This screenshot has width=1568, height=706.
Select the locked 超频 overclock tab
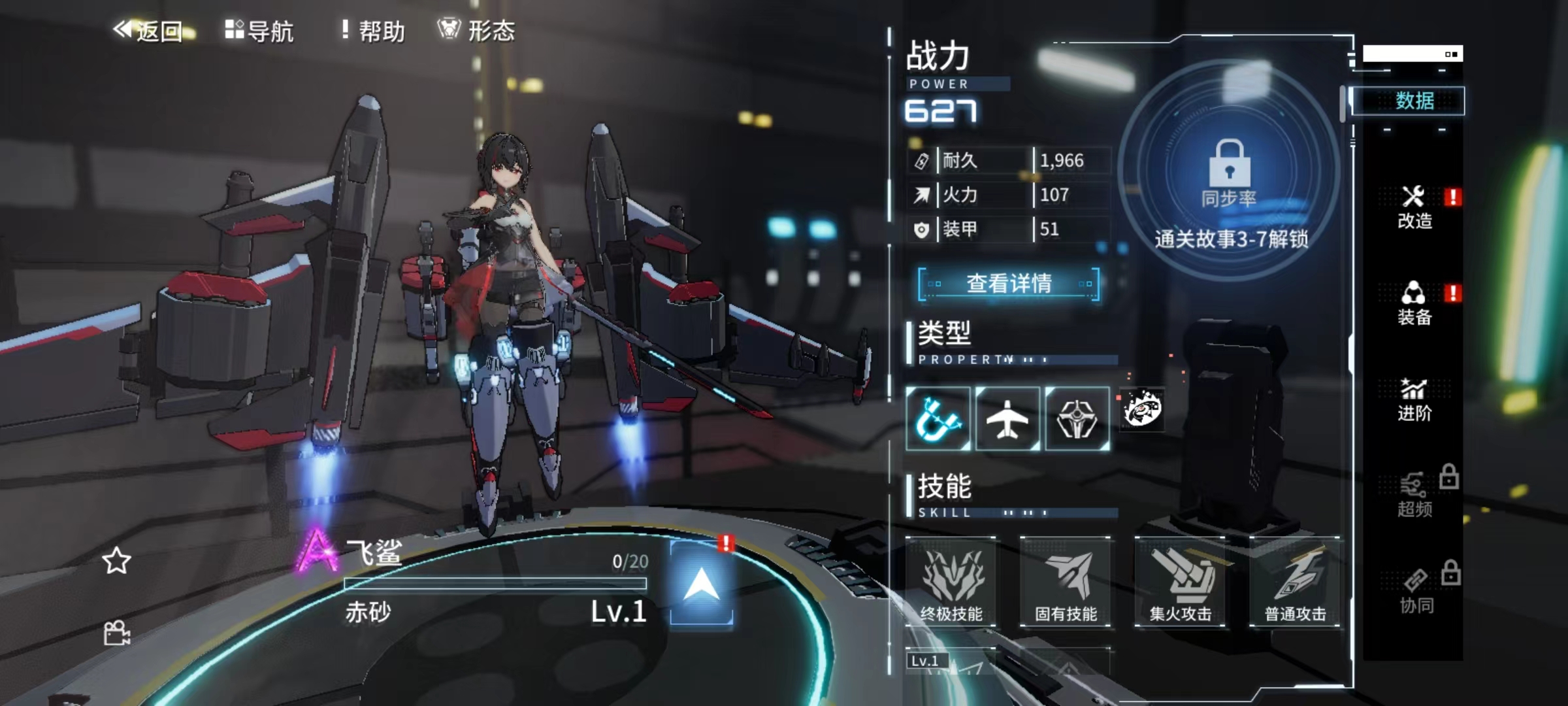click(x=1415, y=496)
